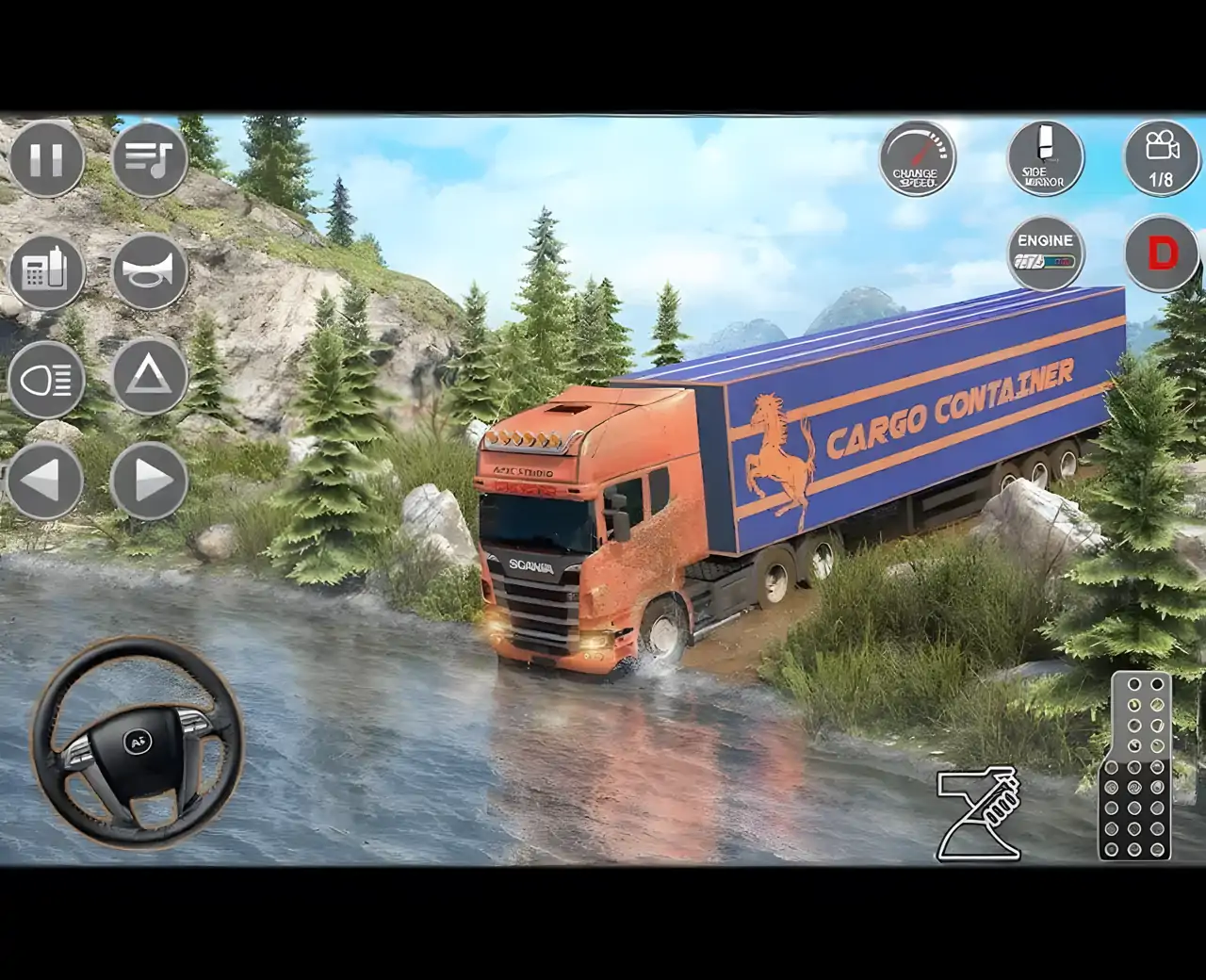1206x980 pixels.
Task: Toggle the Engine button
Action: pos(1045,253)
